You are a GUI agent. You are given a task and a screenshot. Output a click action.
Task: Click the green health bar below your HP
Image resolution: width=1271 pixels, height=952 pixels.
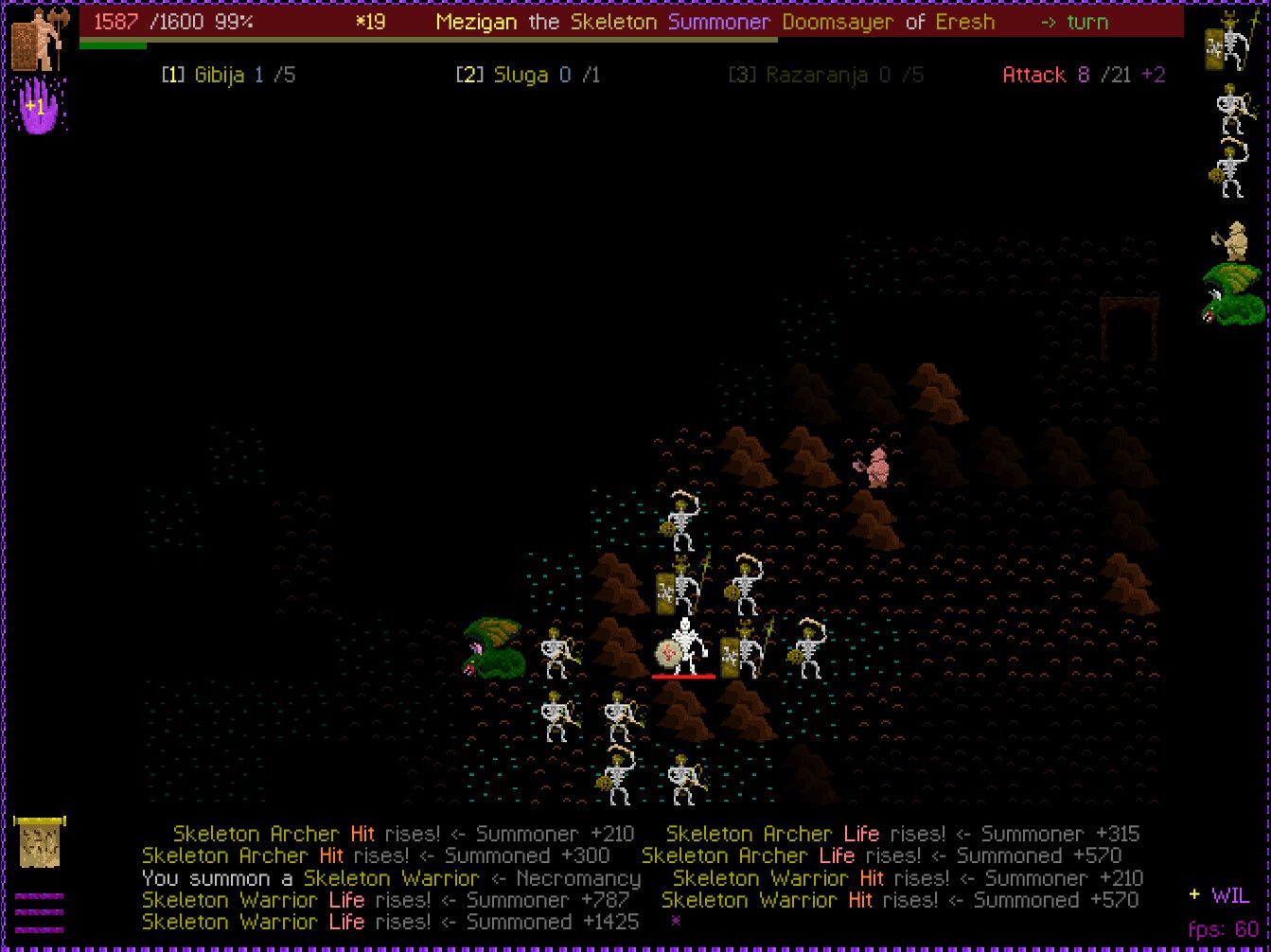114,43
